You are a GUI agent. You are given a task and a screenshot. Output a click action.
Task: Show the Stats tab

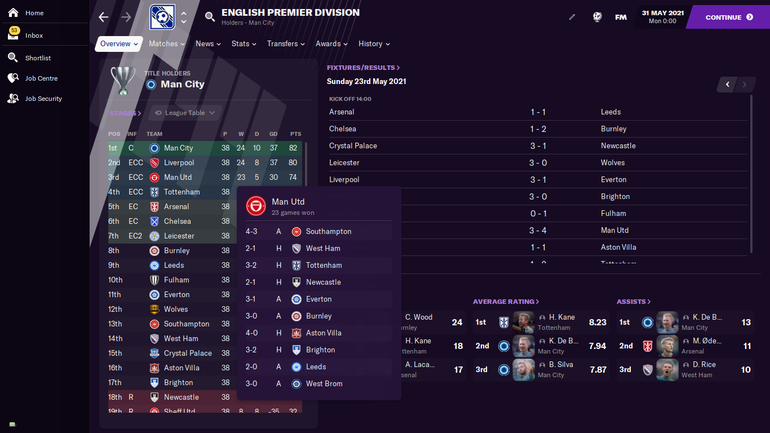coord(243,44)
